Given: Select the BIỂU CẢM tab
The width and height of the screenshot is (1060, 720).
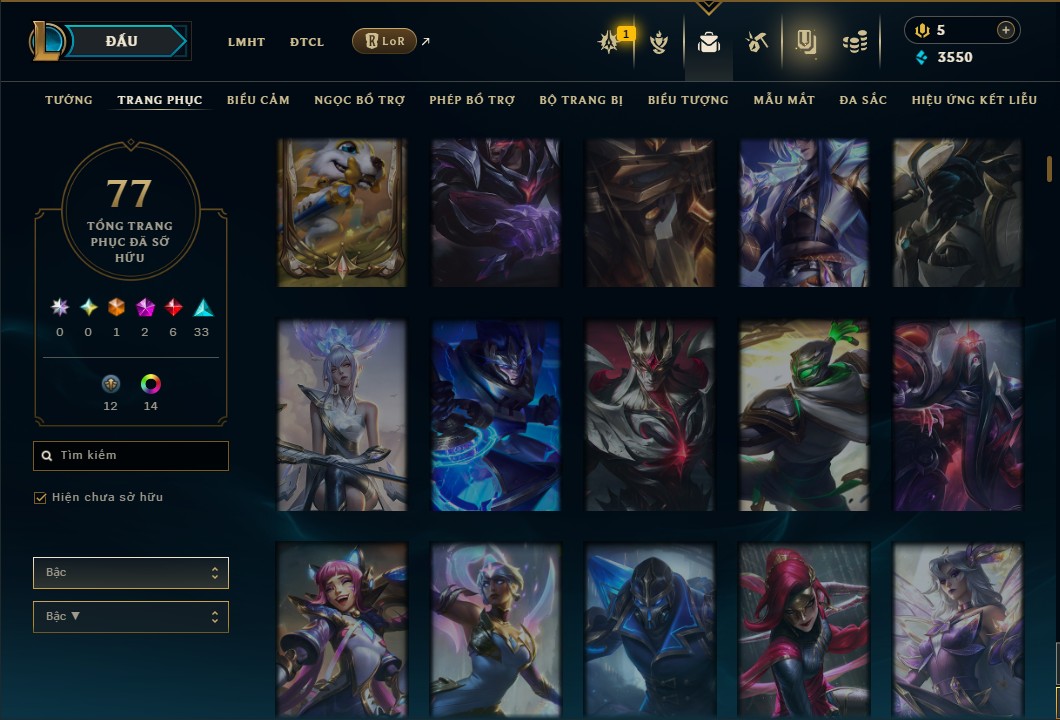Looking at the screenshot, I should coord(258,100).
